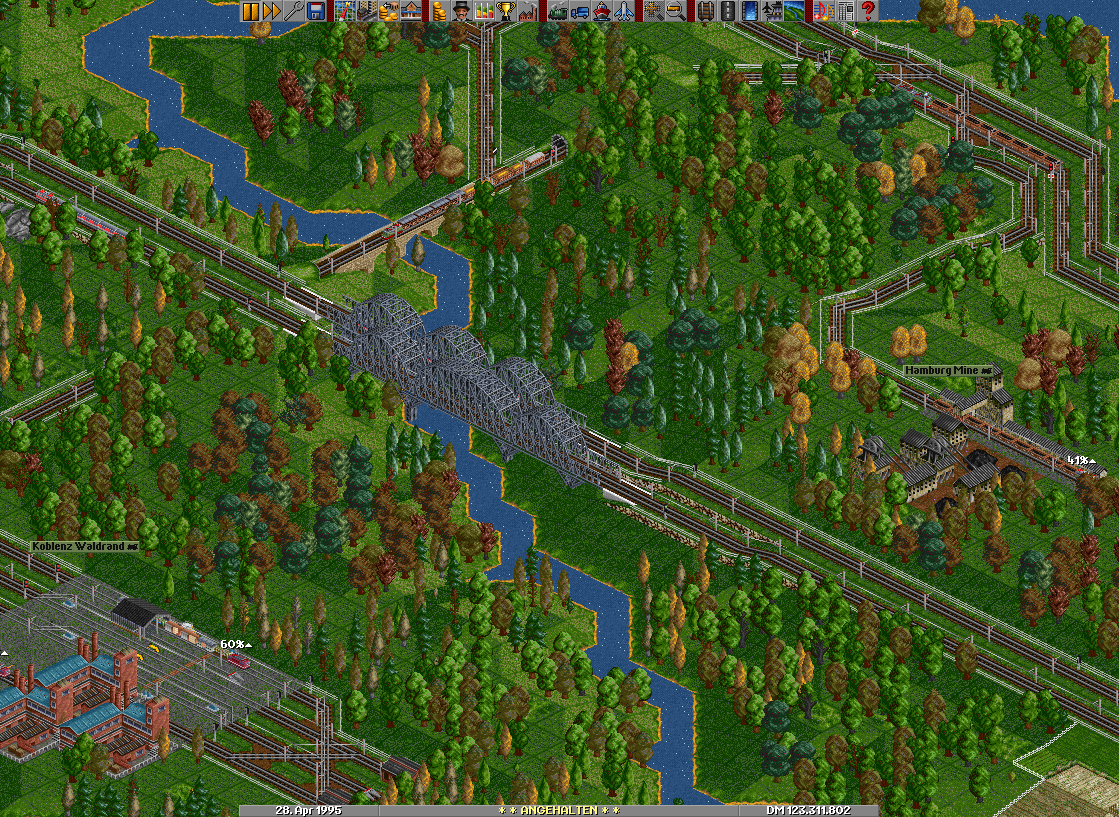Toggle fast-forward game speed
1119x817 pixels.
pos(272,11)
